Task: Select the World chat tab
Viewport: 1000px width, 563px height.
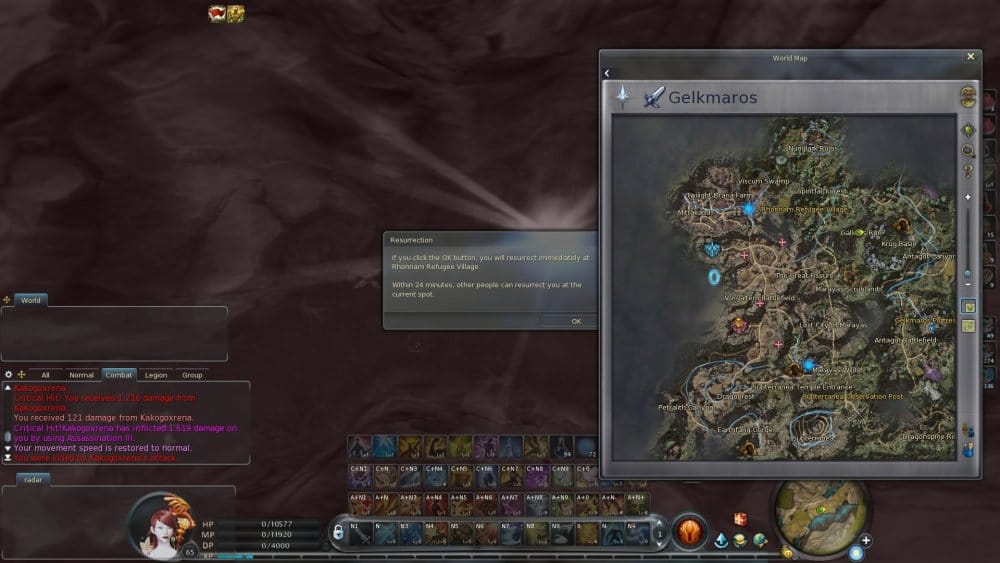Action: tap(31, 300)
